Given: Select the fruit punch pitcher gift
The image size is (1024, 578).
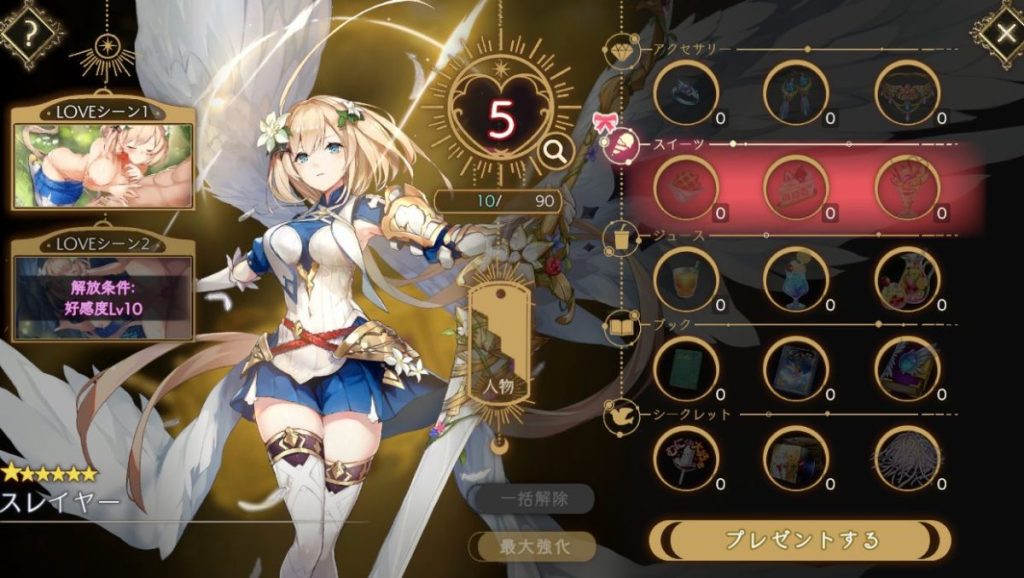Looking at the screenshot, I should click(907, 279).
